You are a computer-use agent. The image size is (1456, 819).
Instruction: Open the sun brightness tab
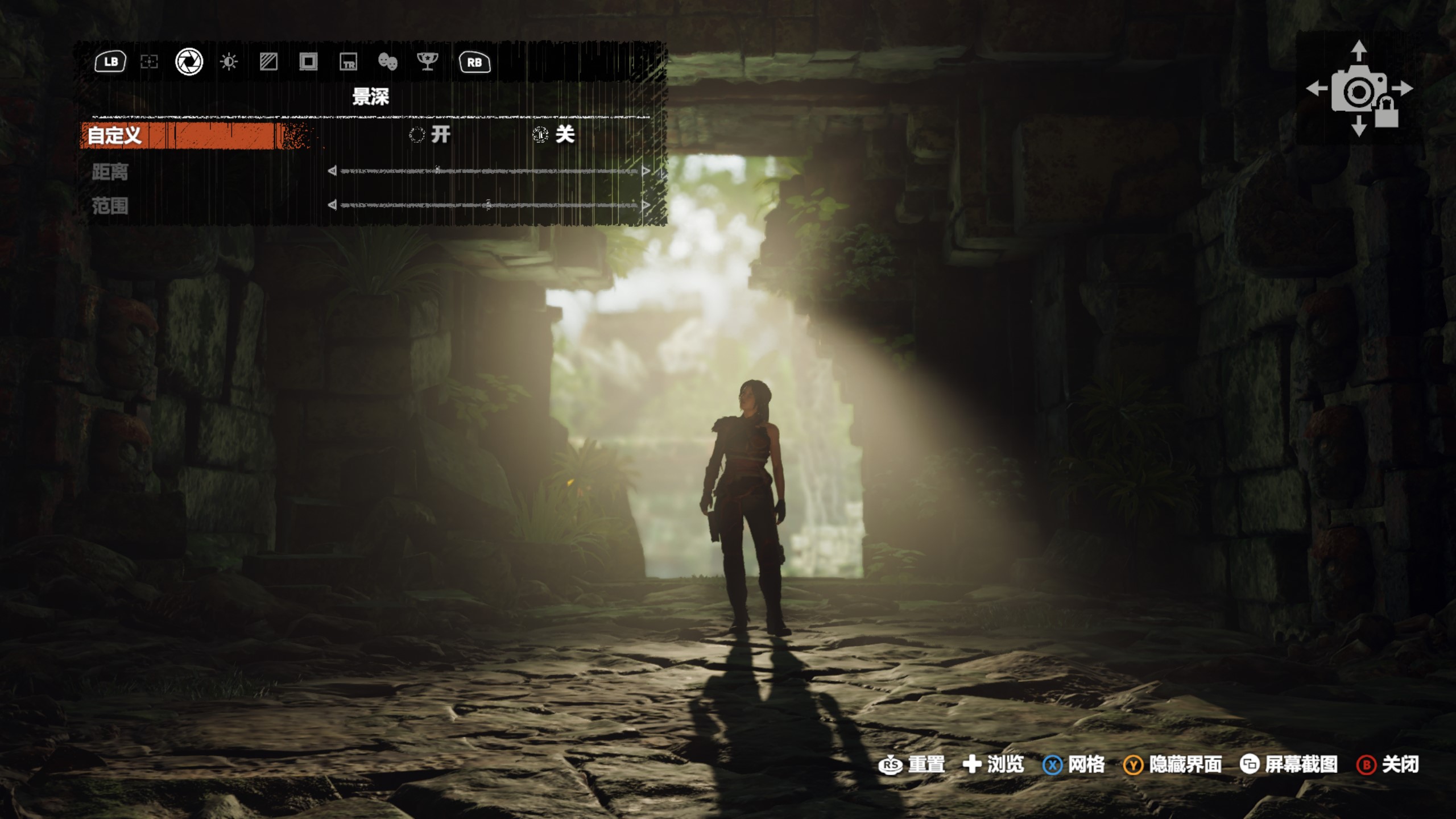point(229,62)
